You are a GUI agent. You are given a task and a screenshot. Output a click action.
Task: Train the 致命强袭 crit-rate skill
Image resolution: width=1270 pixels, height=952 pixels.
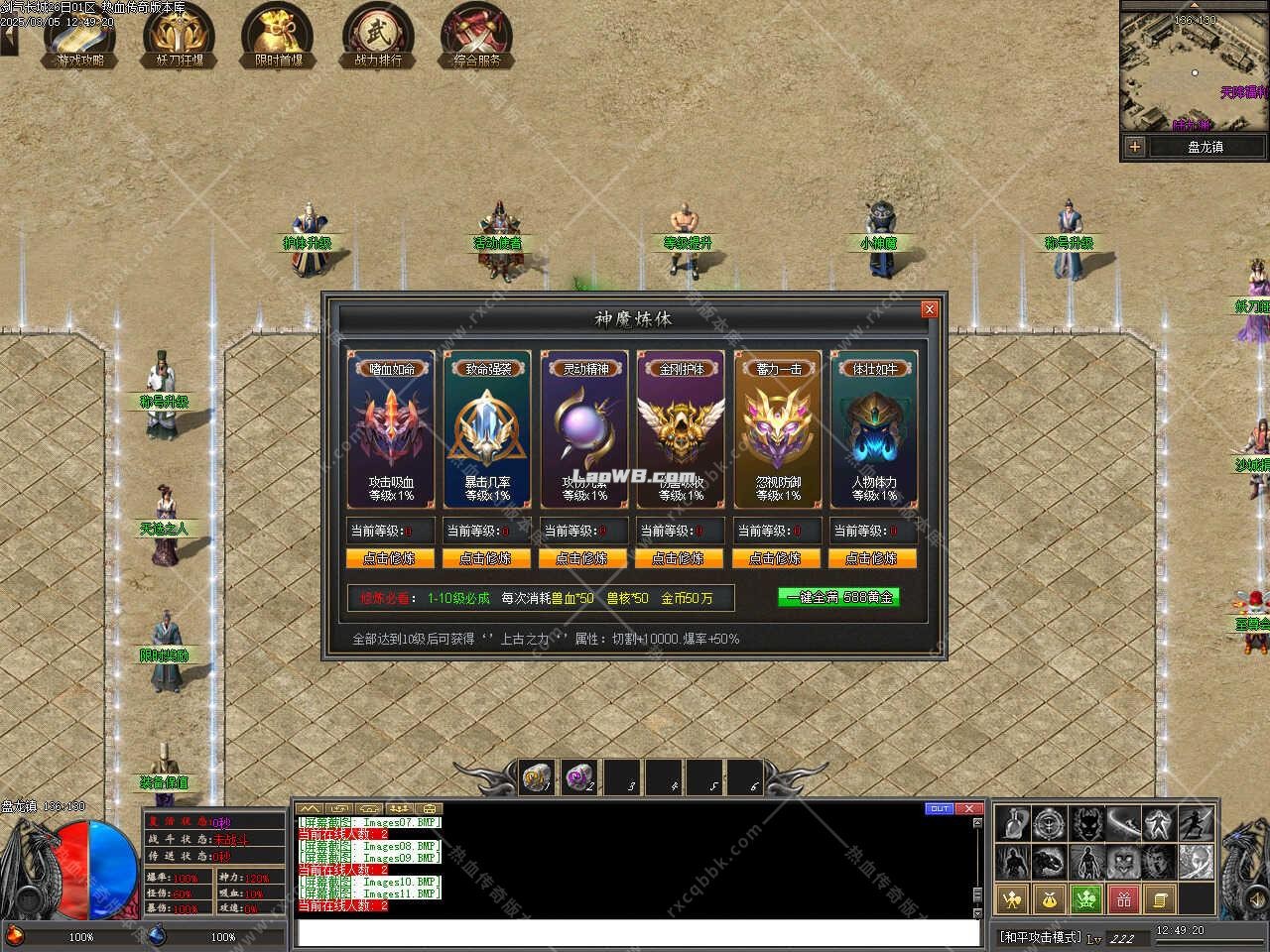tap(486, 558)
